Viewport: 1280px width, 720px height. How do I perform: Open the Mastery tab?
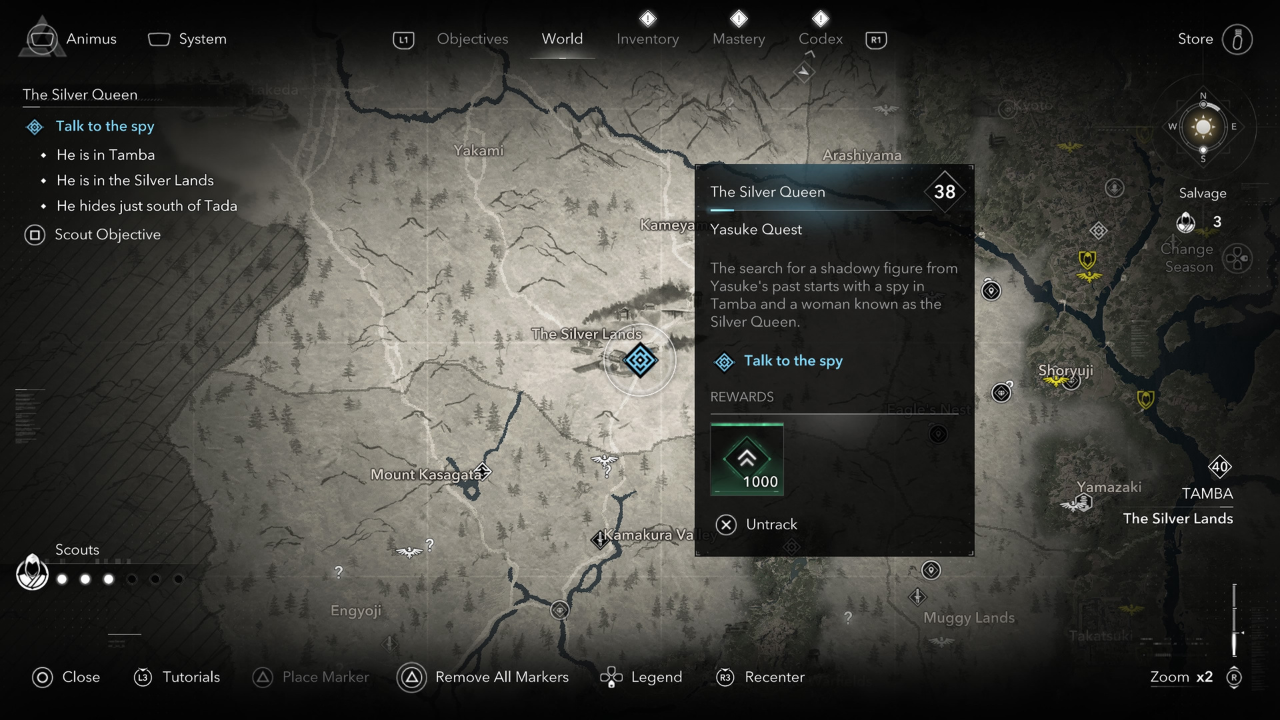(x=738, y=39)
